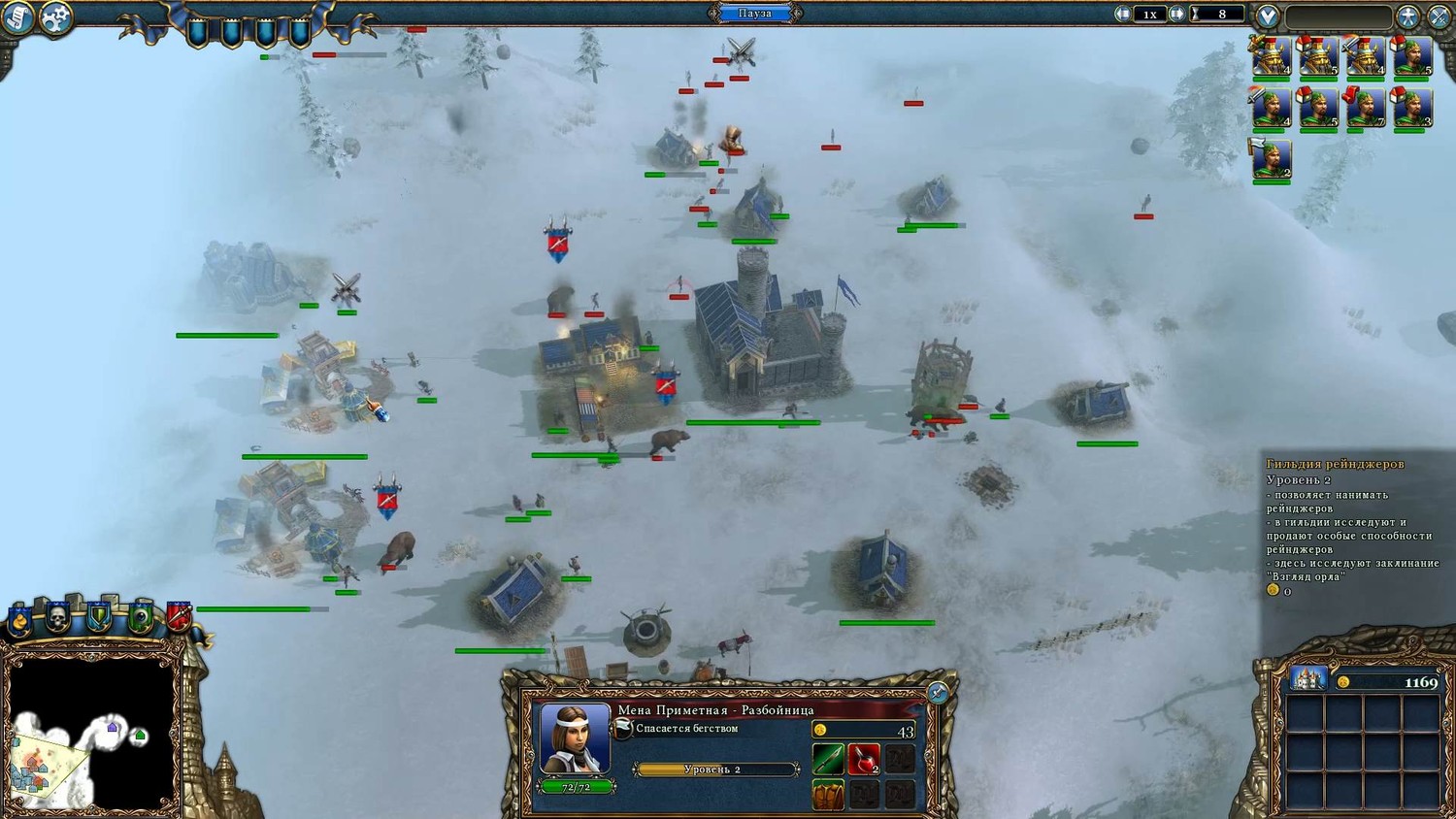Choose the gold coin flag icon

click(x=18, y=621)
